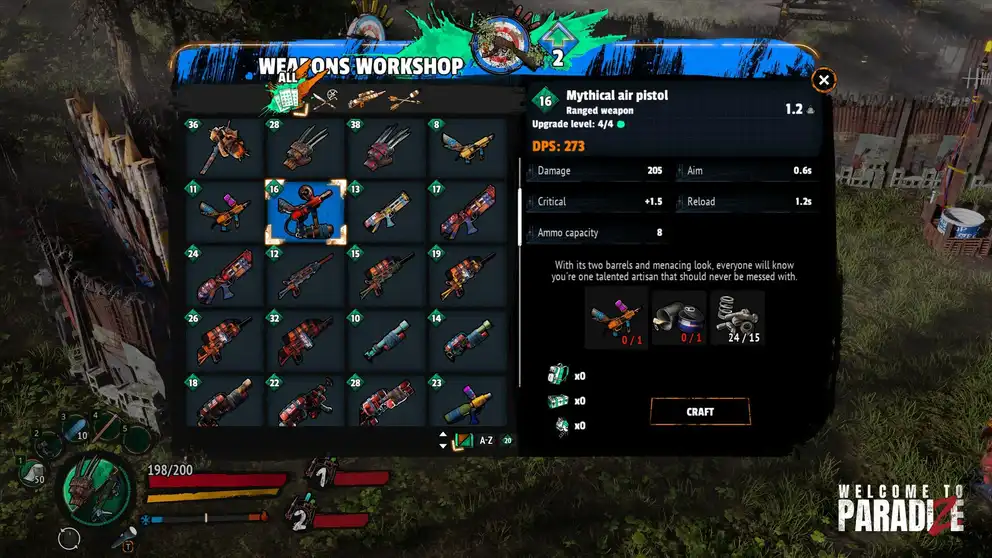Screen dimensions: 992x558
Task: Select the level 10 teal launcher
Action: tap(387, 341)
